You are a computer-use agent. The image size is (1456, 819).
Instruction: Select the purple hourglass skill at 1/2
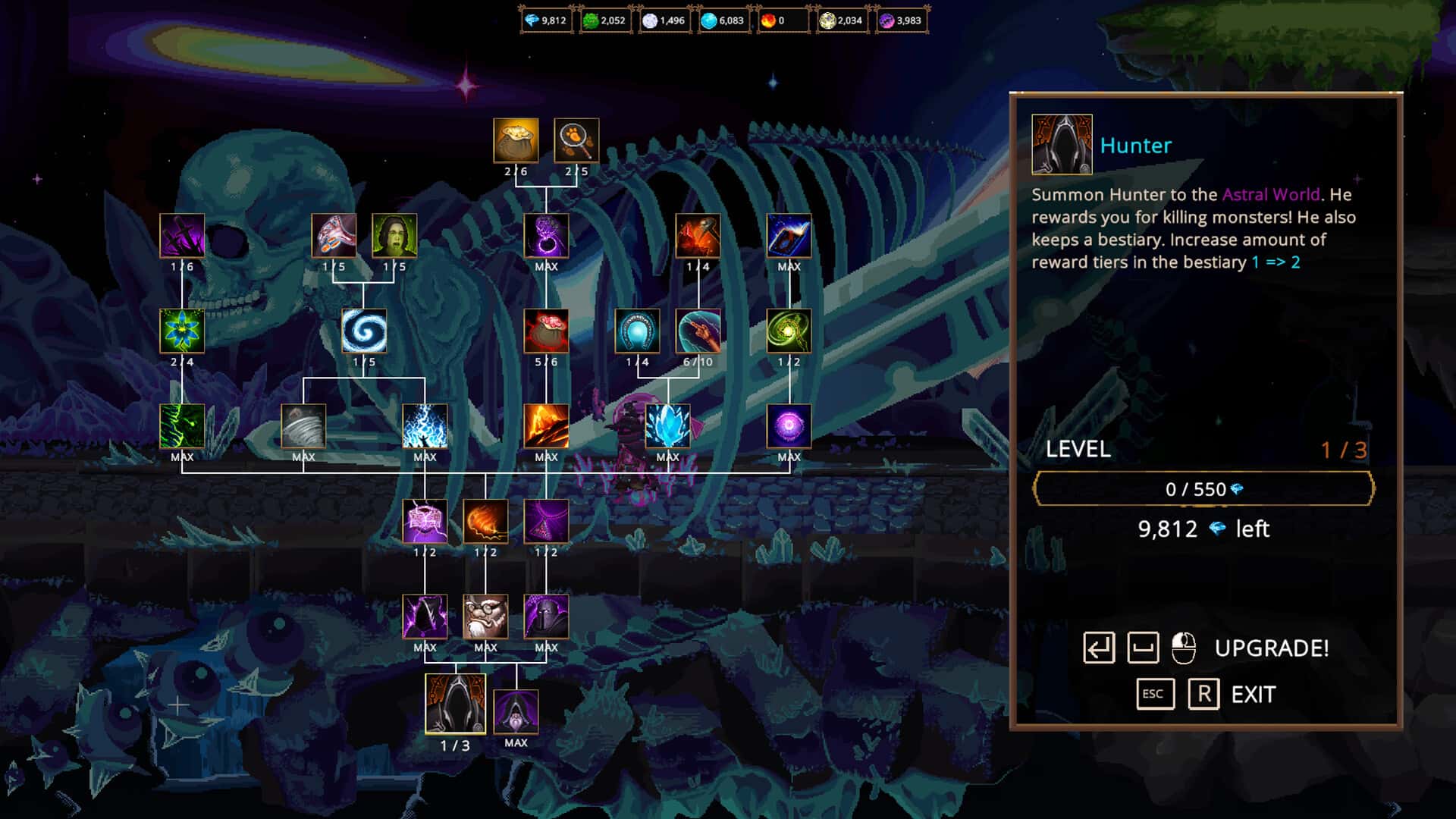point(547,522)
